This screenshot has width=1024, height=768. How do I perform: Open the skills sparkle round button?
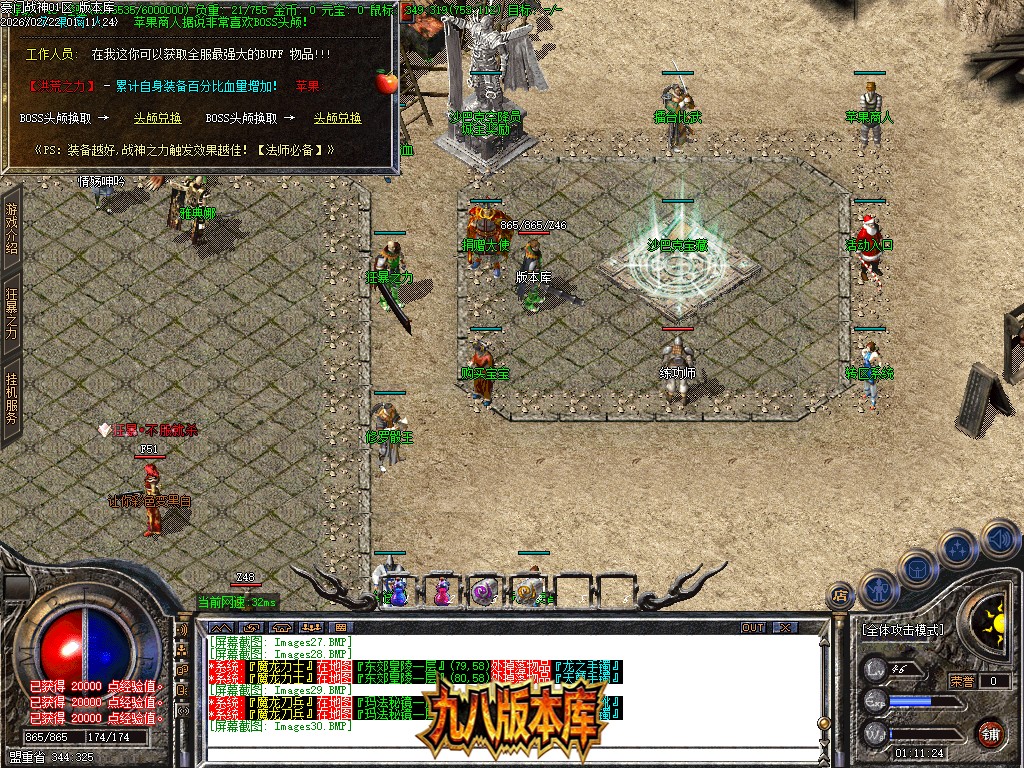[x=957, y=548]
